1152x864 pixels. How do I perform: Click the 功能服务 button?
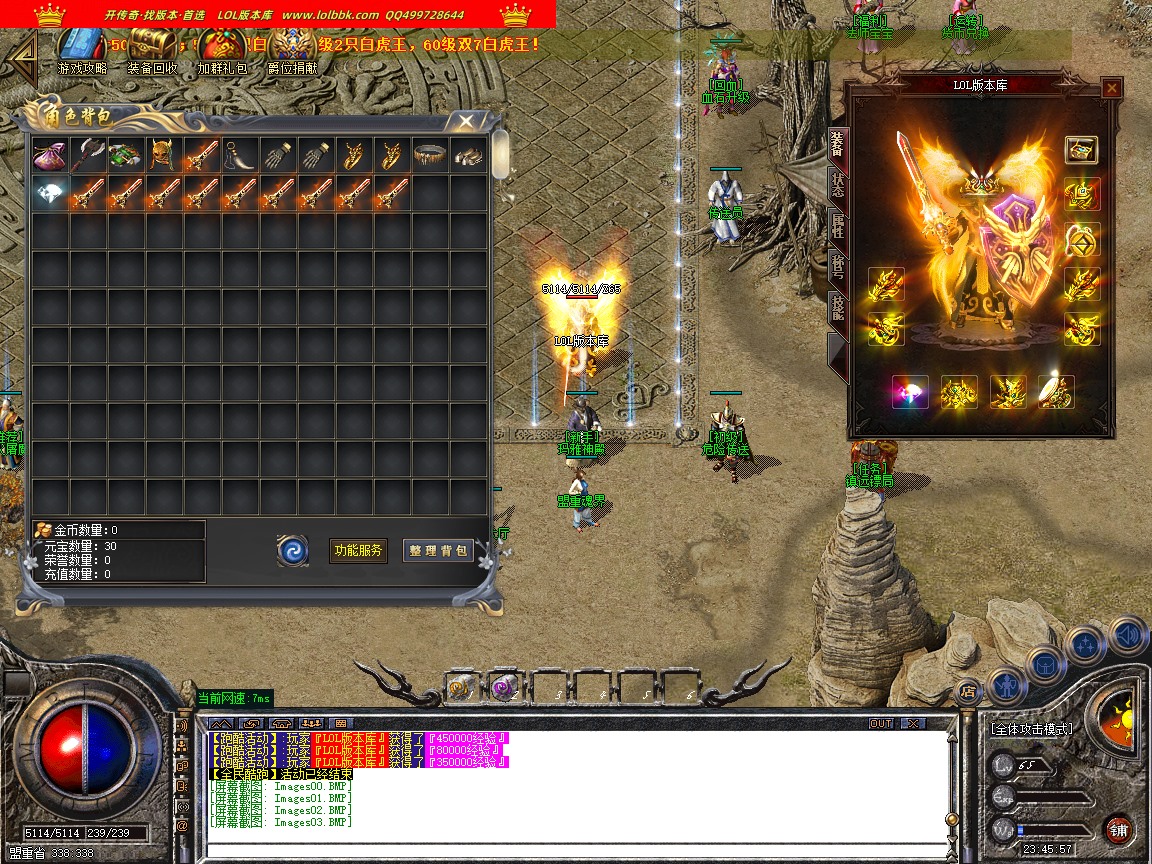coord(358,550)
